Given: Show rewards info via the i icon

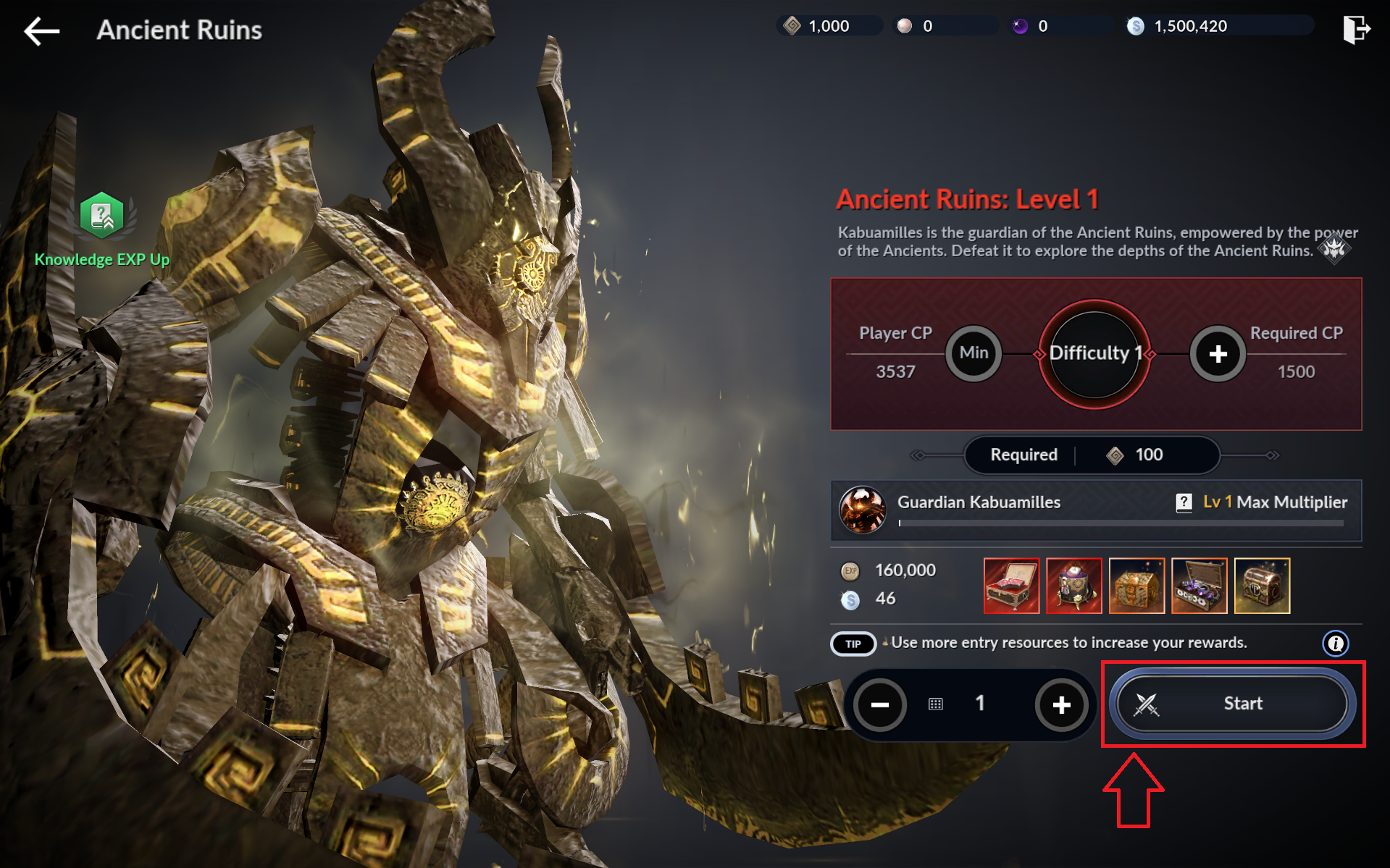Looking at the screenshot, I should [1335, 643].
